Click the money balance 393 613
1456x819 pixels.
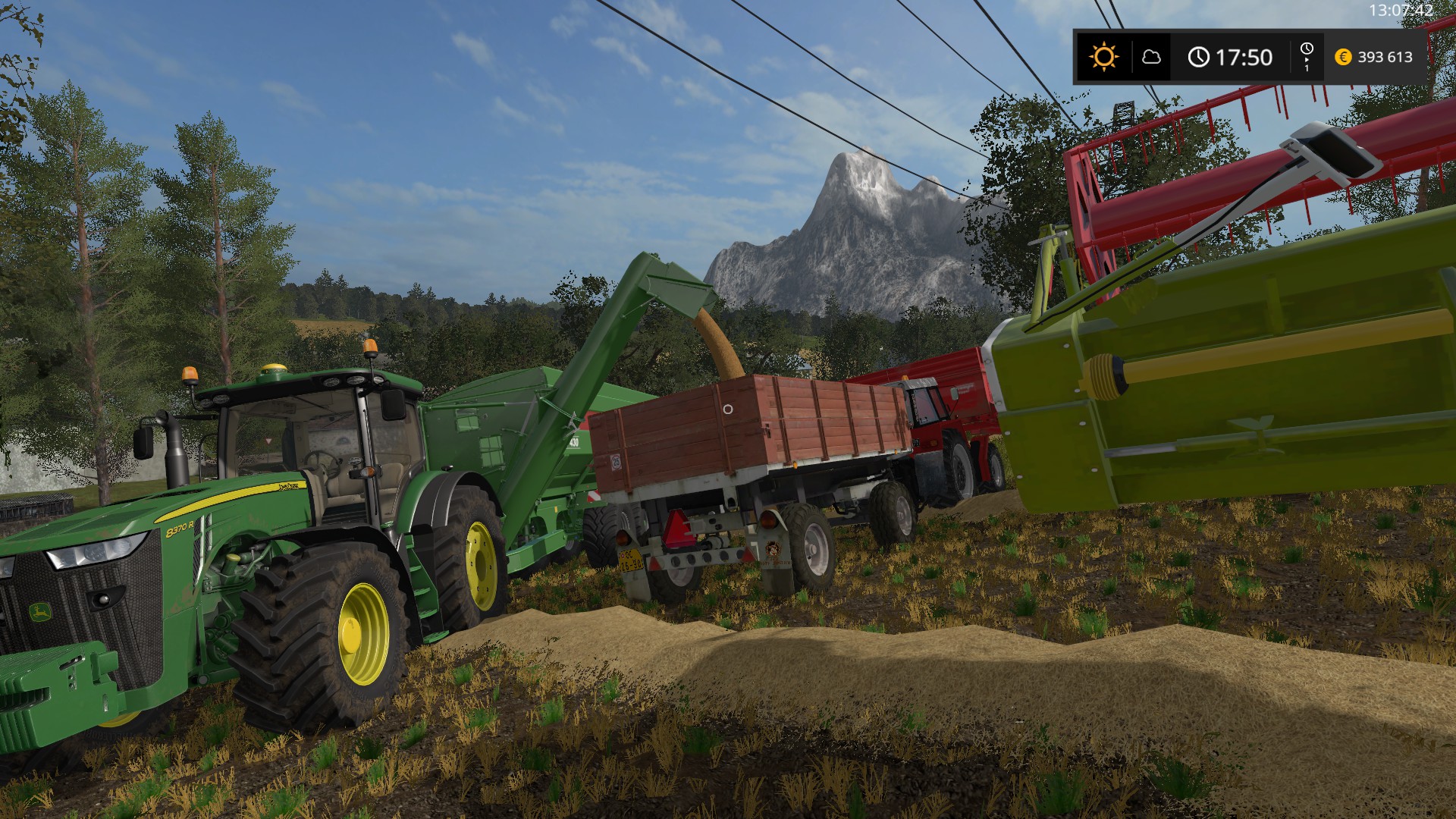pyautogui.click(x=1386, y=55)
